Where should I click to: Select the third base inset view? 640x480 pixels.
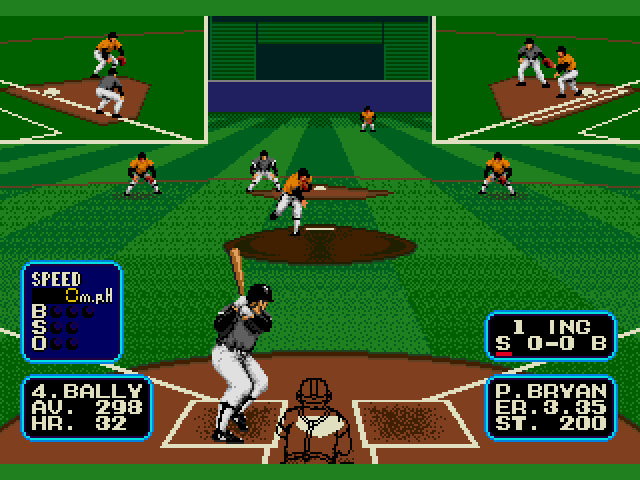(x=102, y=78)
